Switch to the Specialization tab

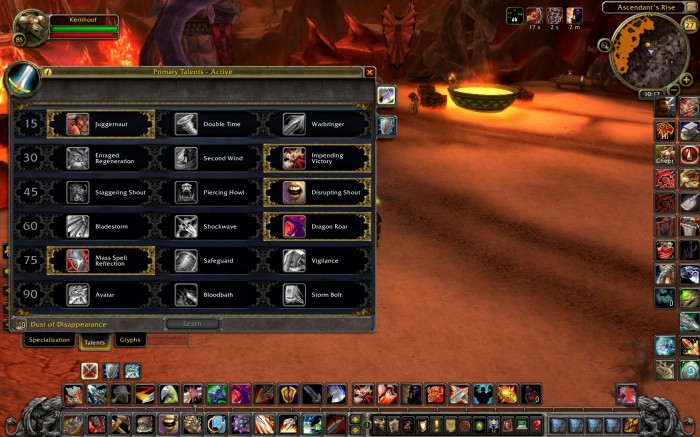tap(49, 340)
